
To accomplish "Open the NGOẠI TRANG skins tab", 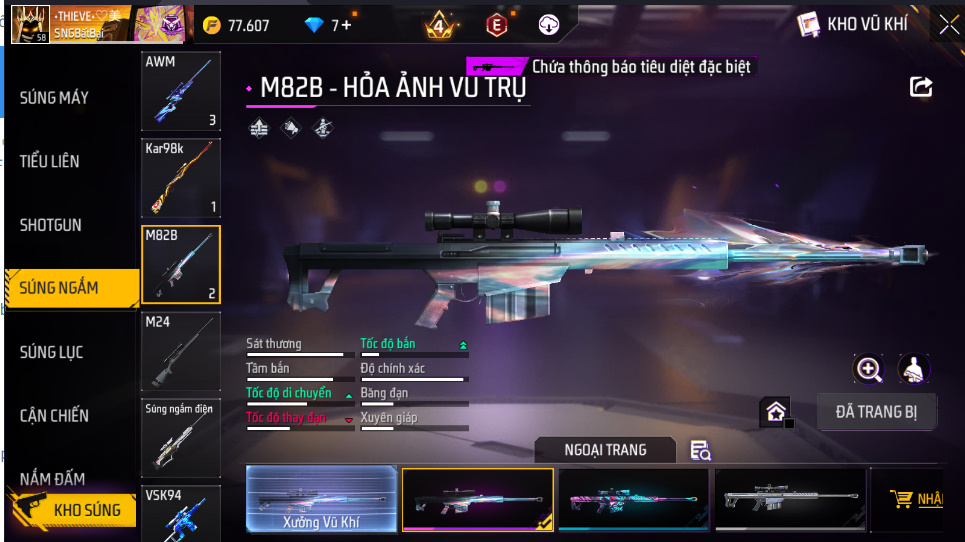I will point(605,450).
